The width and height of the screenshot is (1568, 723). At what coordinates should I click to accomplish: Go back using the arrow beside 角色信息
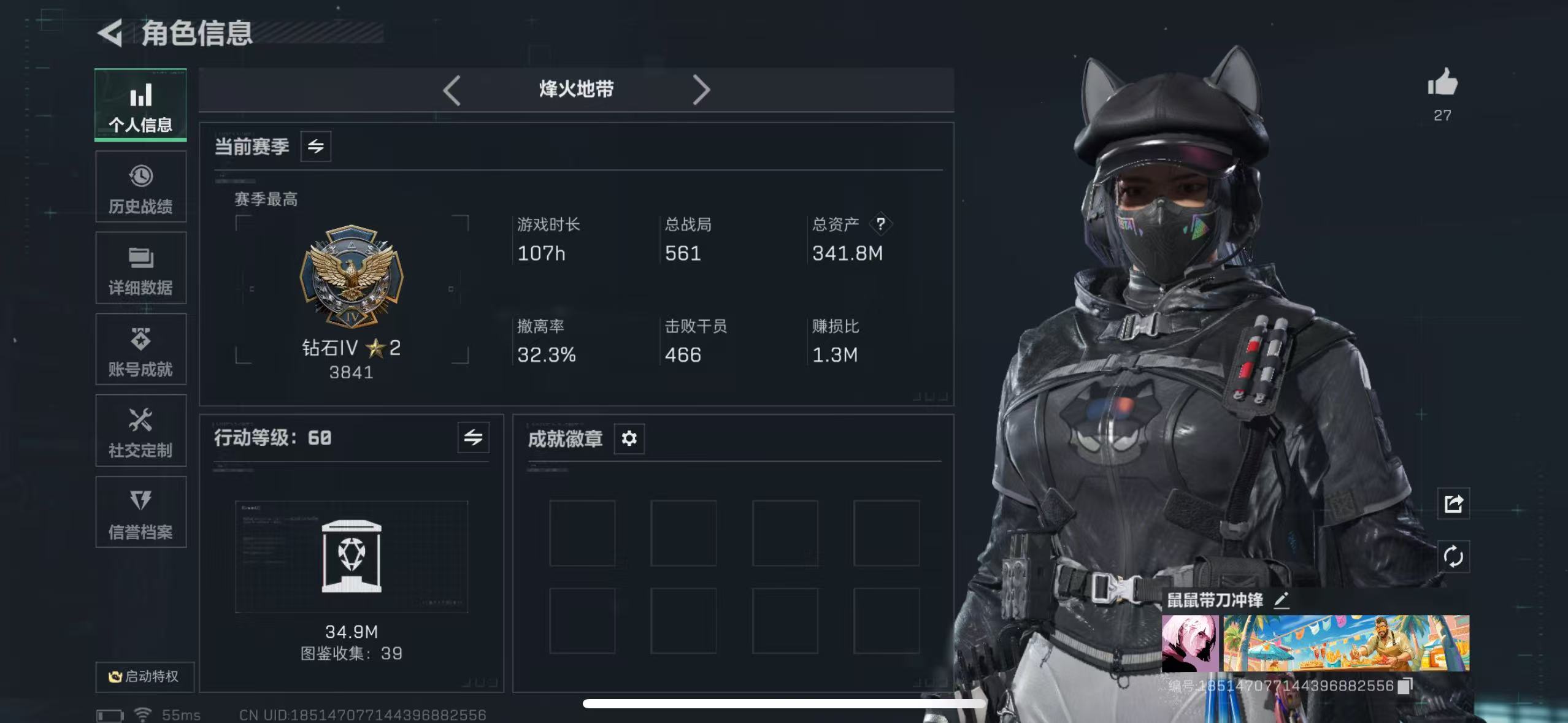tap(110, 32)
